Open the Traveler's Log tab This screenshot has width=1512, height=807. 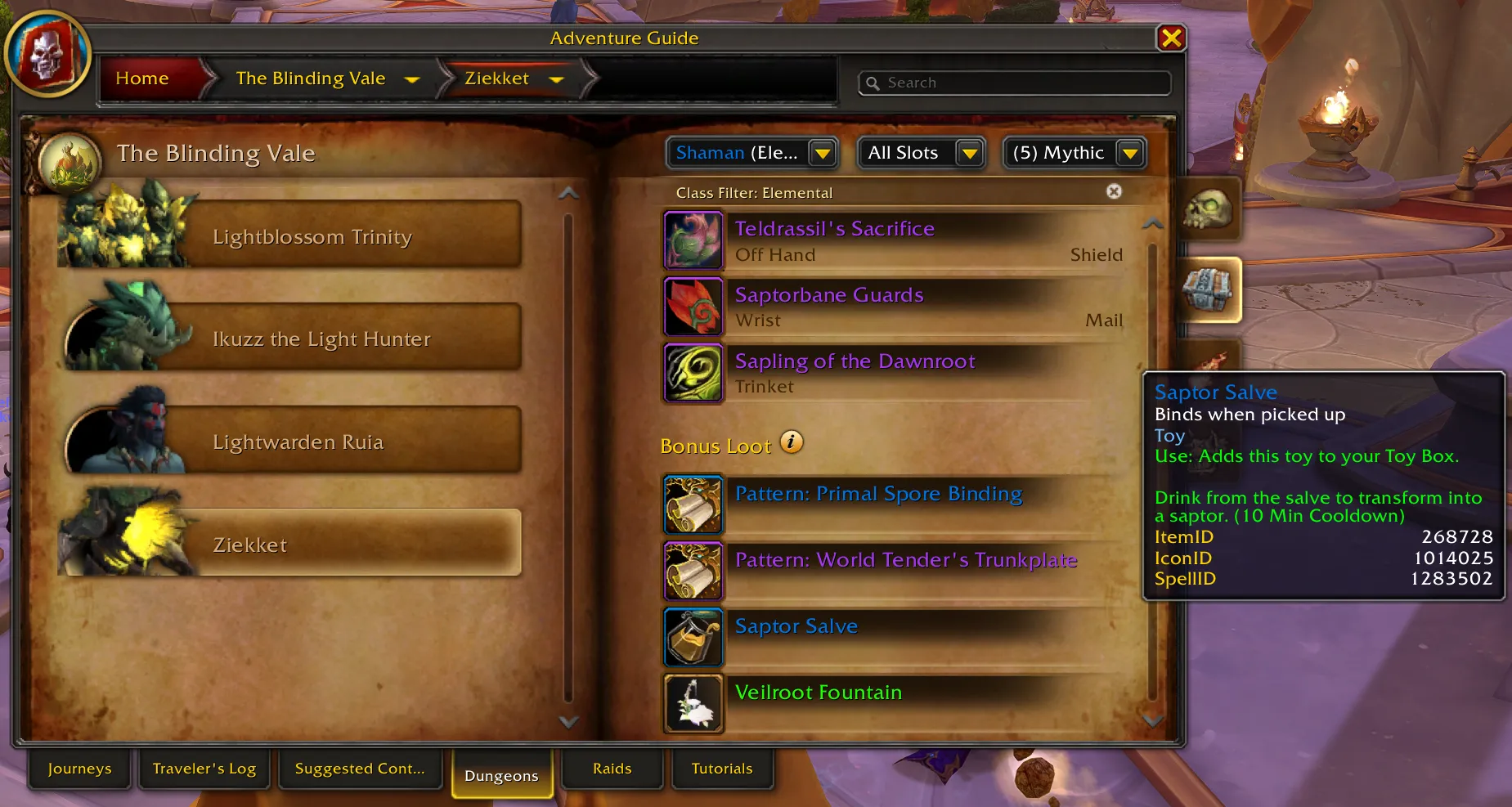(204, 769)
